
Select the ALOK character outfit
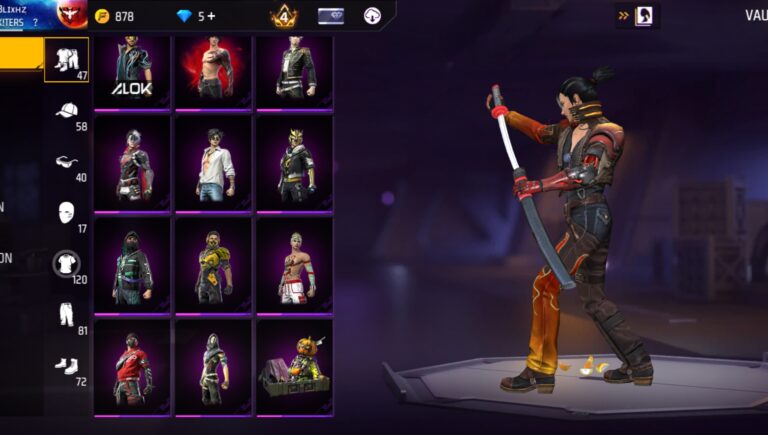[133, 73]
